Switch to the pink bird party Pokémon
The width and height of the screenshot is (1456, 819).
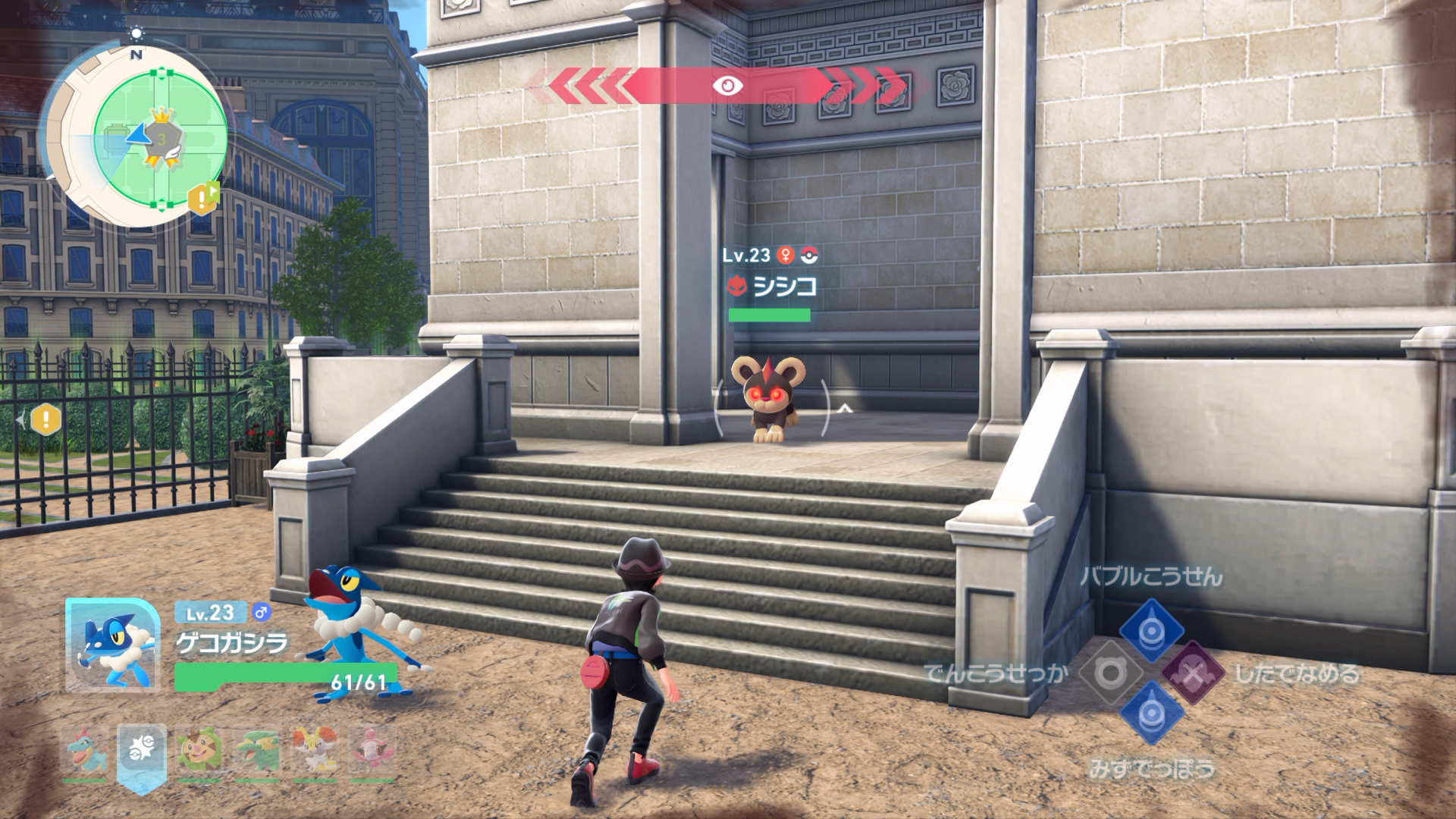(372, 749)
